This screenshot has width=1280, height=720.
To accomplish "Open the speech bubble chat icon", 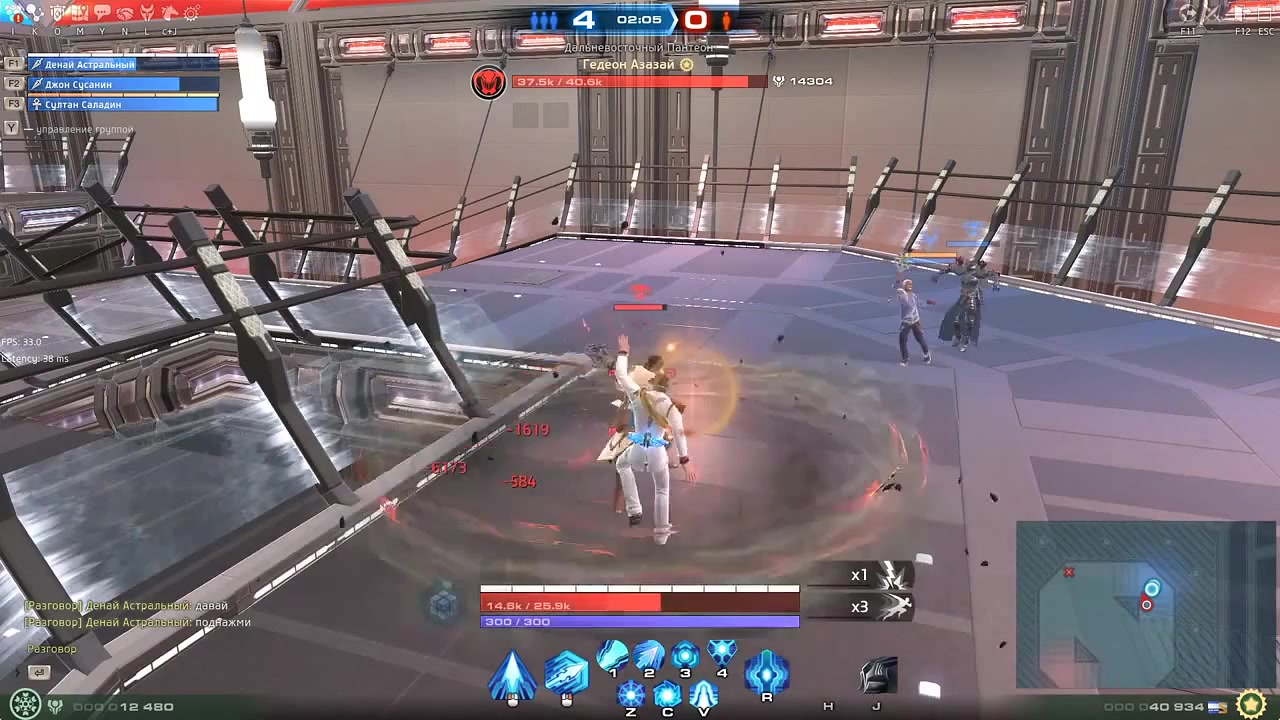I will 102,14.
